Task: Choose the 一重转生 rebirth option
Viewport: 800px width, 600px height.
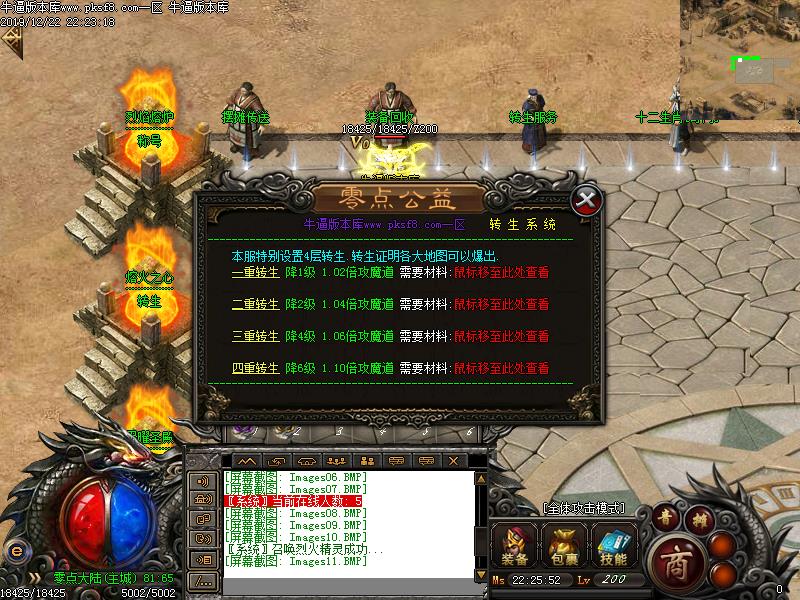Action: point(257,270)
